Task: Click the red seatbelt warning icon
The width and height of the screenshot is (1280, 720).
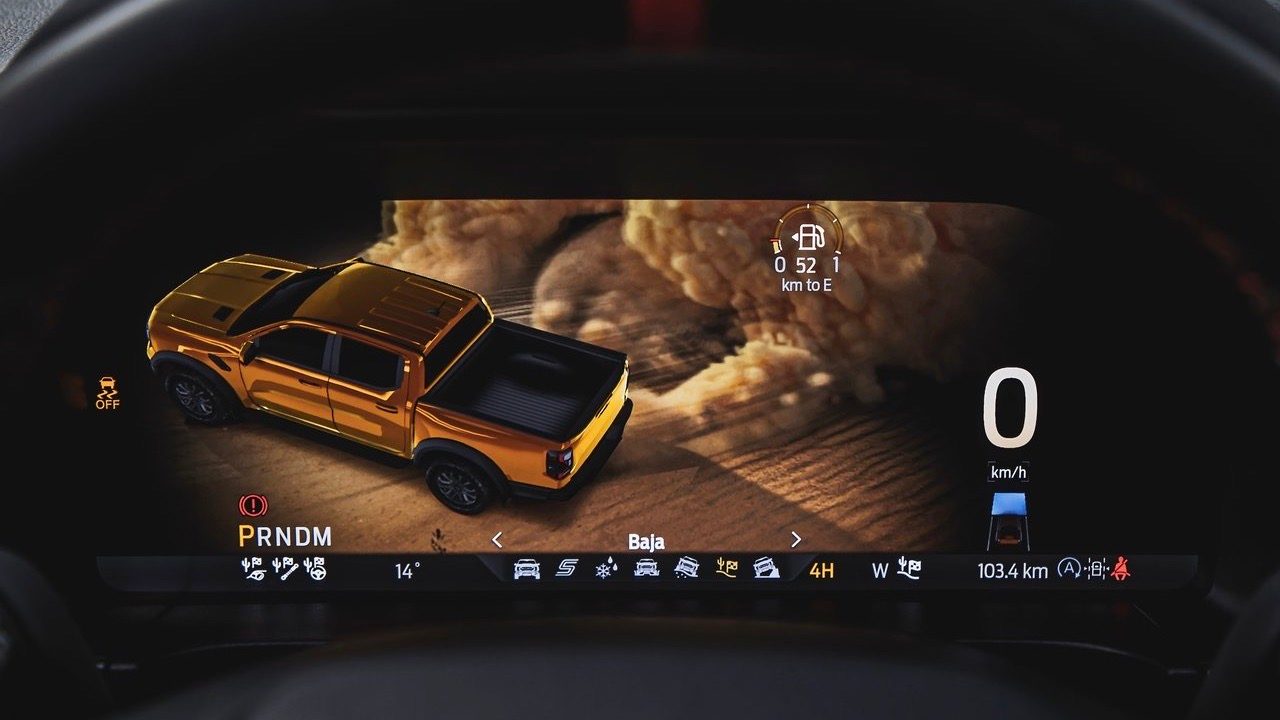Action: (1120, 568)
